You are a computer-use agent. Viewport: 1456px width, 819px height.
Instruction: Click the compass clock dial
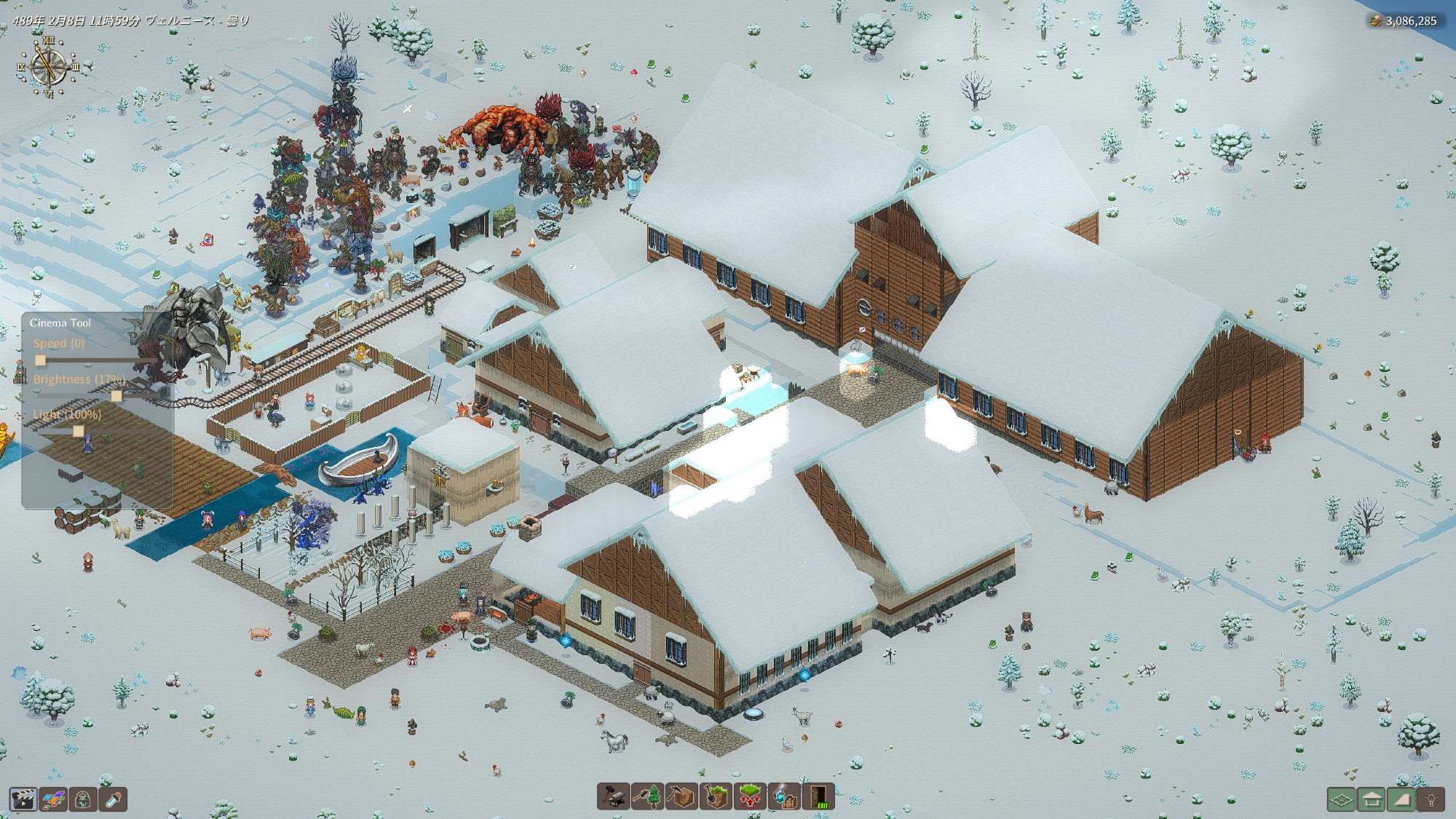[x=49, y=67]
